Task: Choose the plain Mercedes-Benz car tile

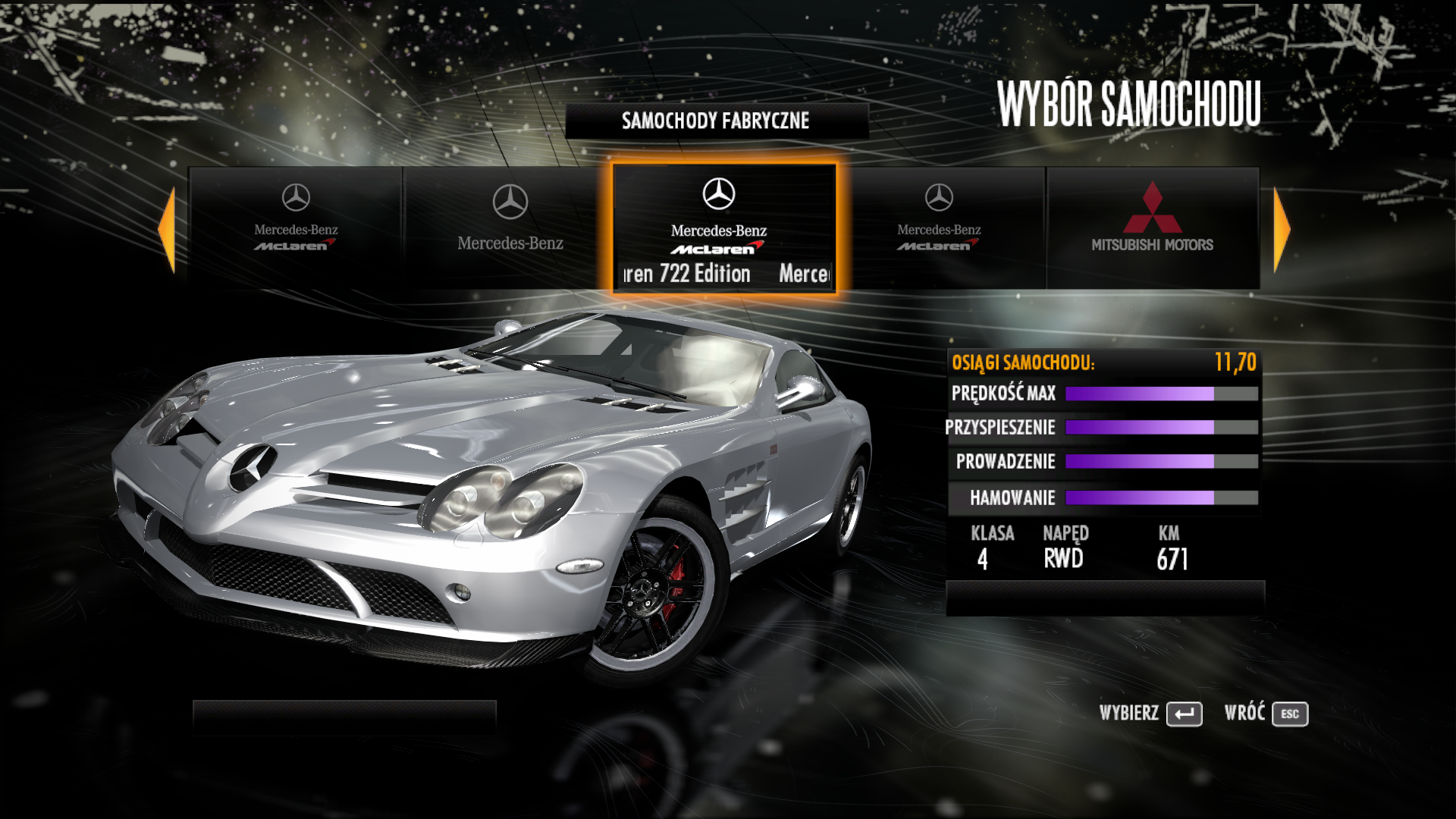Action: pyautogui.click(x=510, y=227)
